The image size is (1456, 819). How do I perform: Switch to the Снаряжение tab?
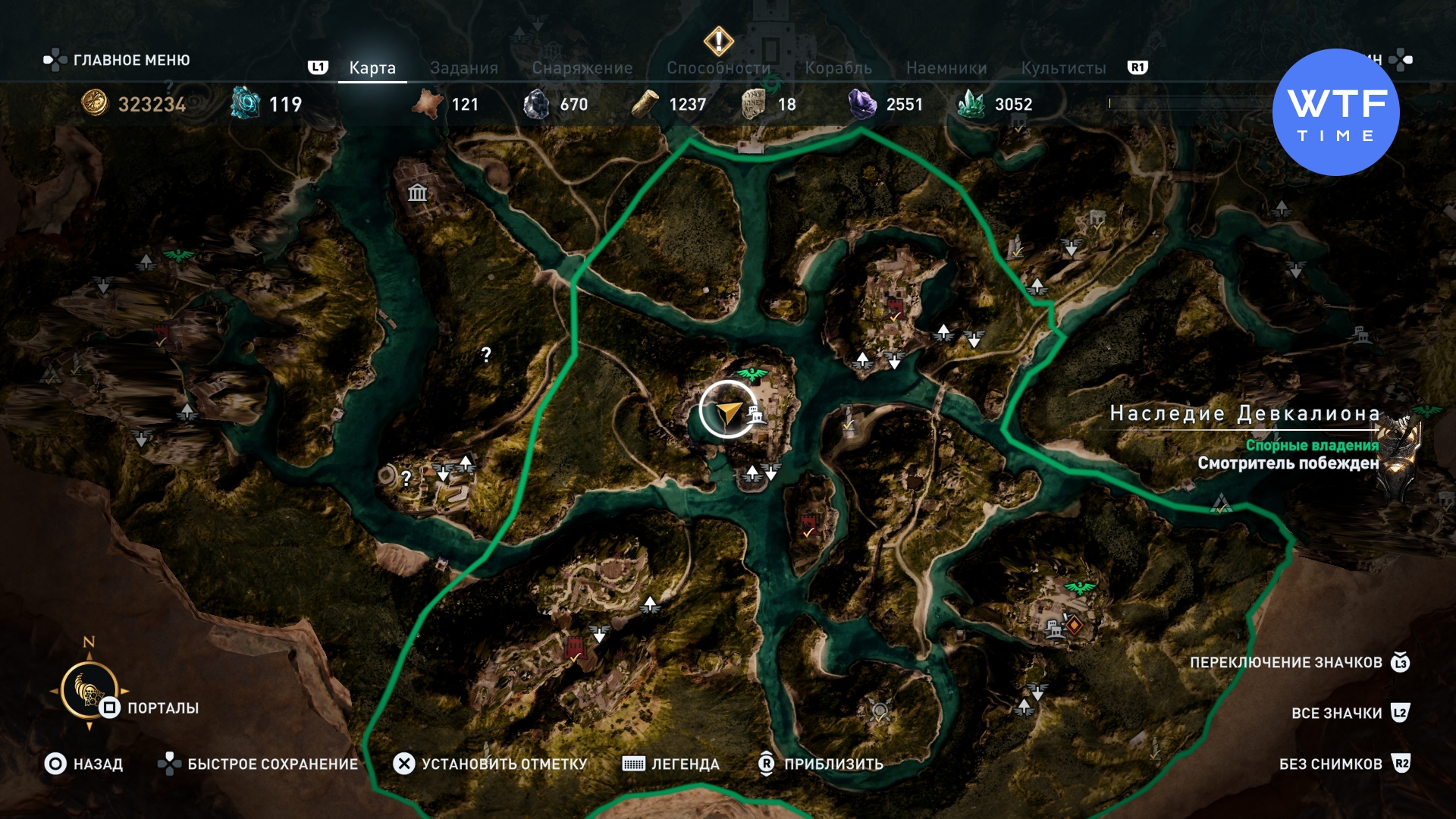[x=582, y=68]
